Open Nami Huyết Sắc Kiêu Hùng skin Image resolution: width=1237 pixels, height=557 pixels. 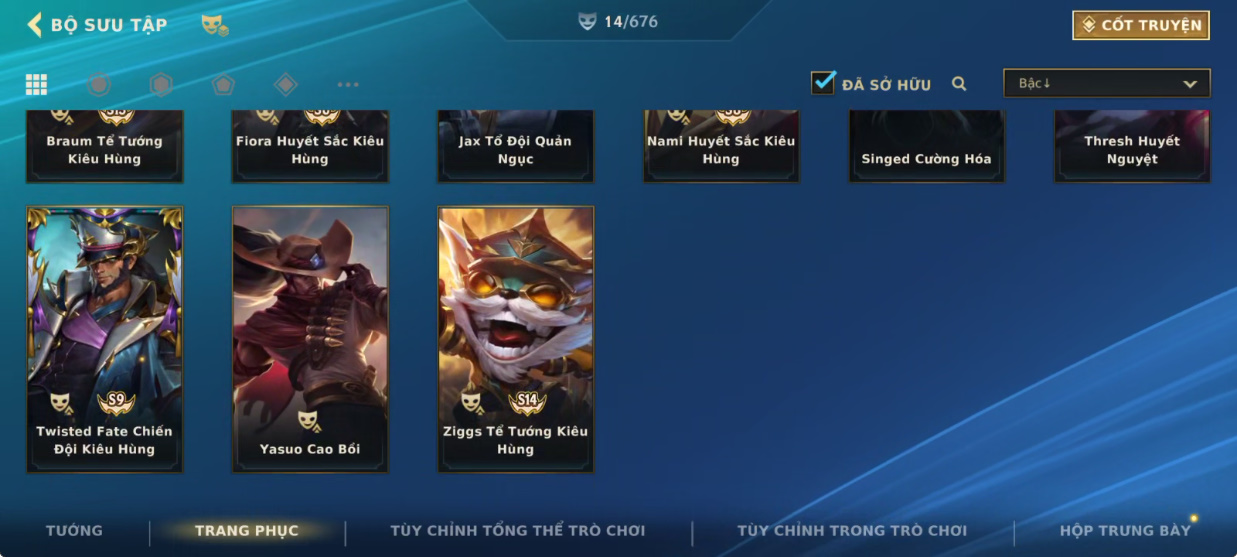tap(721, 146)
